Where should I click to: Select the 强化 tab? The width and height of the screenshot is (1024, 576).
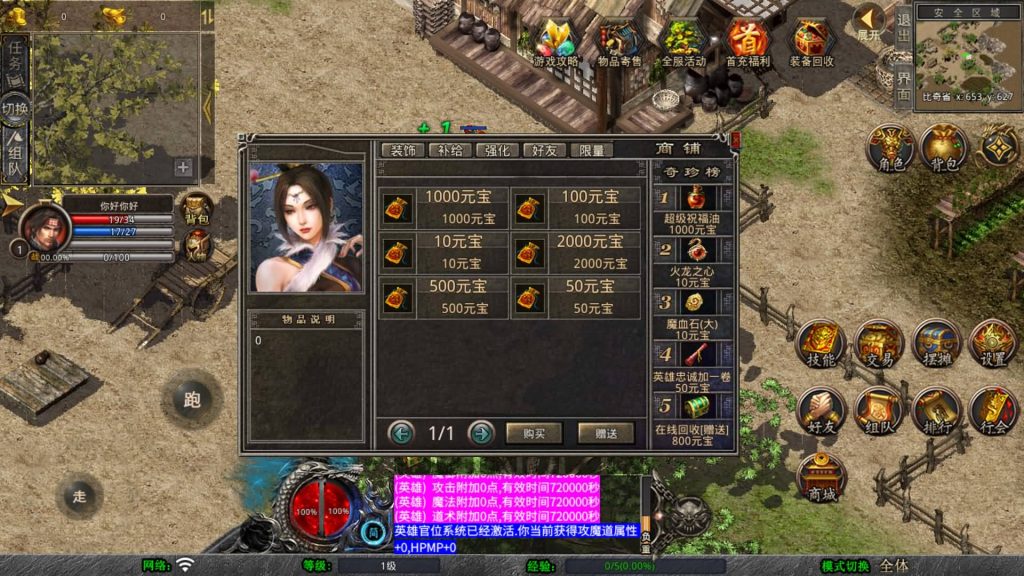(497, 150)
